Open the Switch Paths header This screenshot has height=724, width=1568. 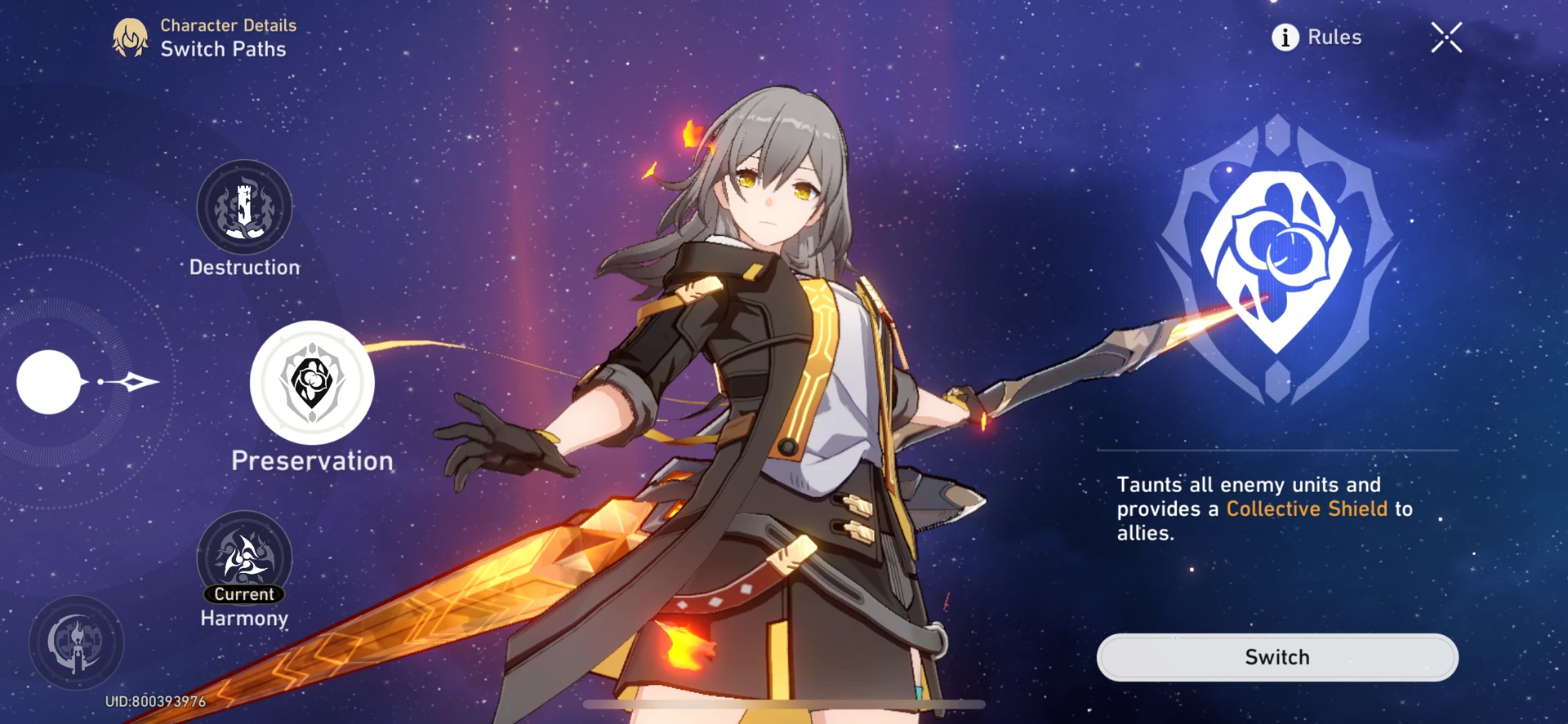click(x=222, y=49)
